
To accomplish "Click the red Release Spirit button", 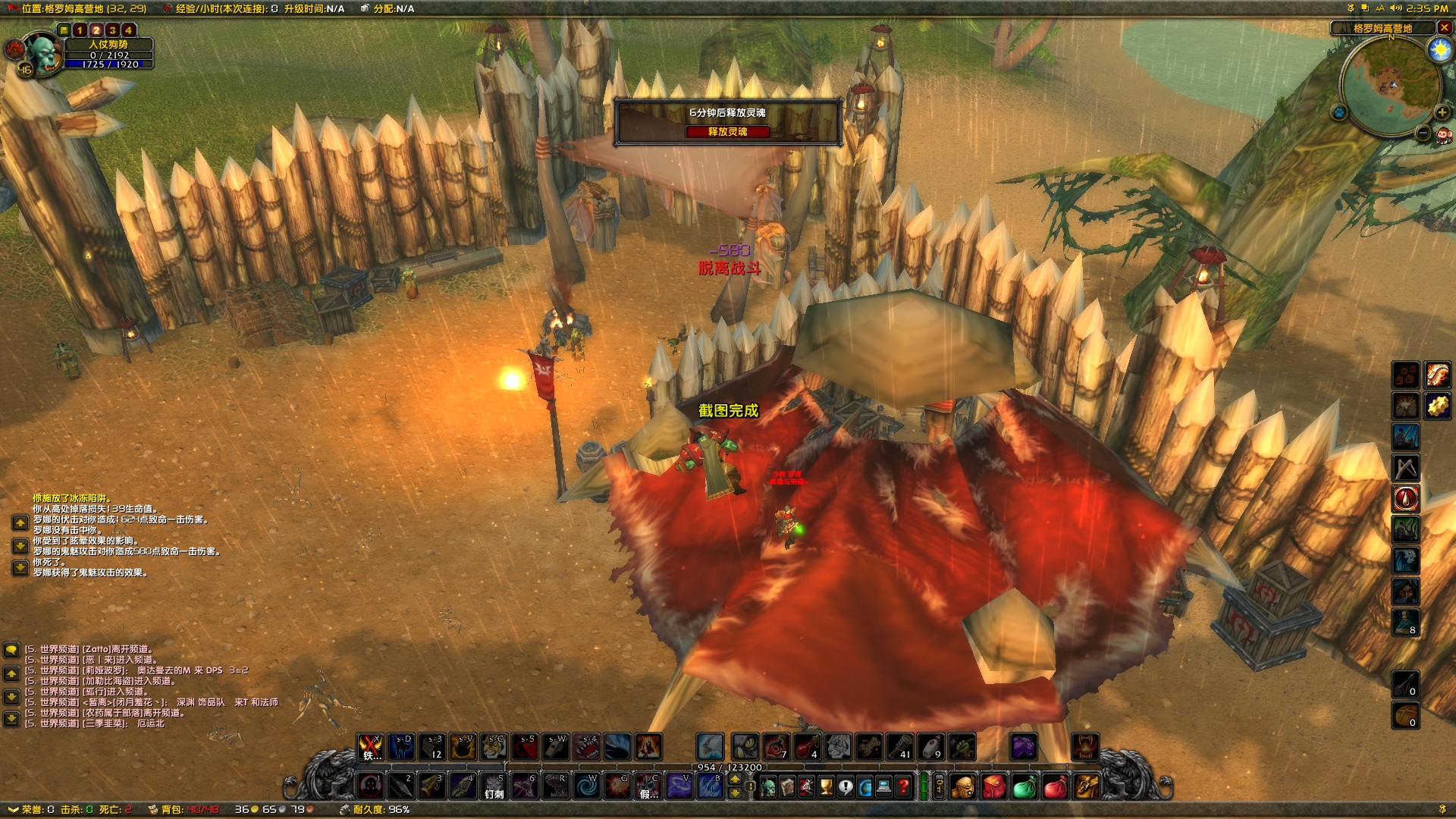I will (727, 132).
